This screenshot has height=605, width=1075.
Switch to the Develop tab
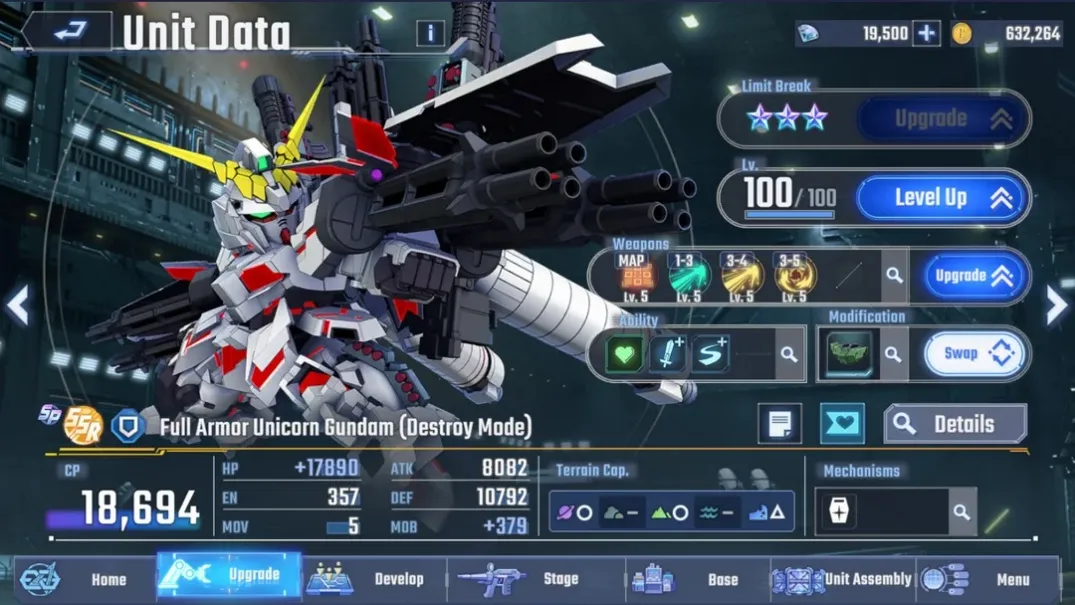[374, 579]
